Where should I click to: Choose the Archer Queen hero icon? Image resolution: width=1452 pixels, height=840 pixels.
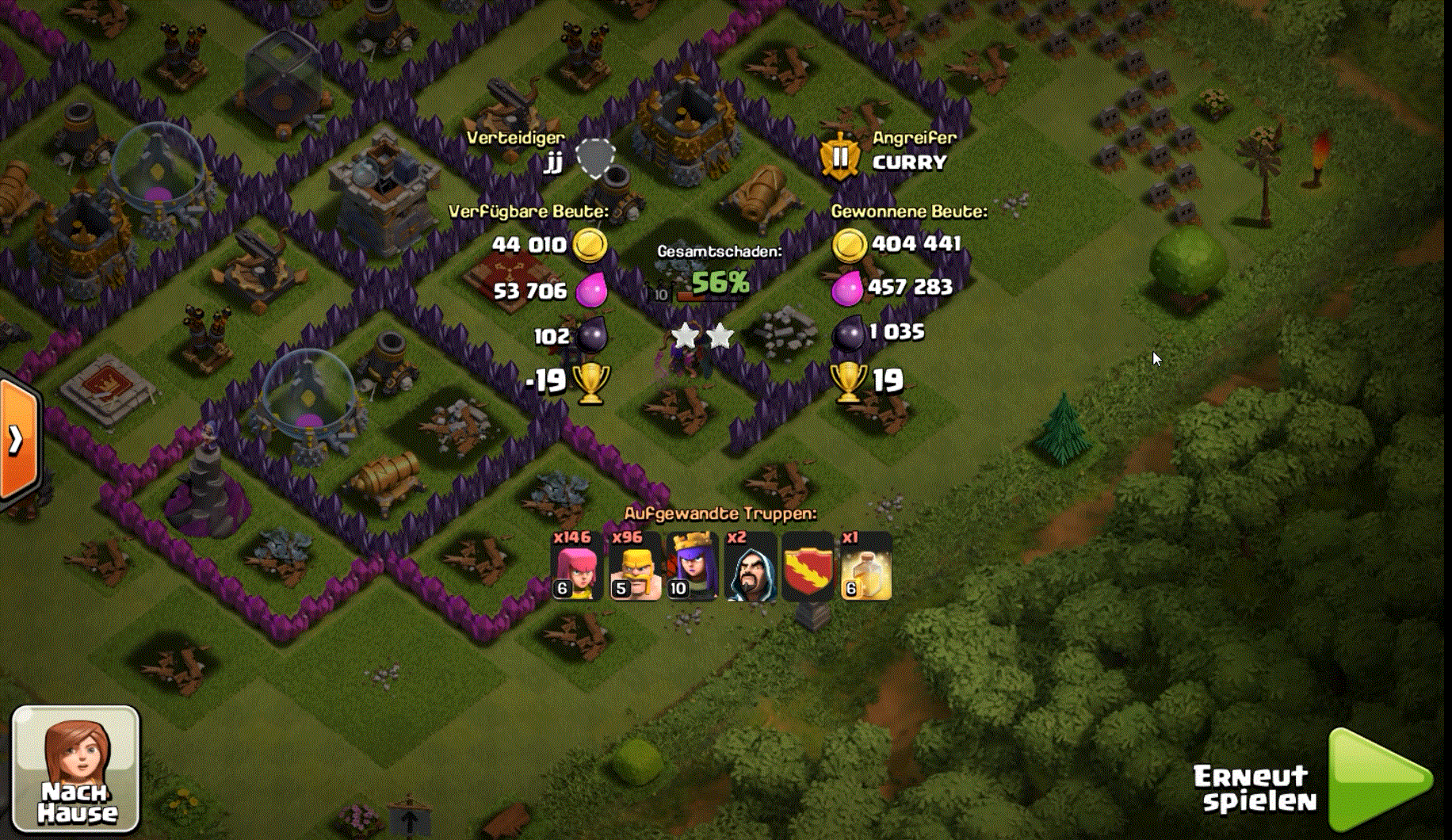pyautogui.click(x=693, y=567)
